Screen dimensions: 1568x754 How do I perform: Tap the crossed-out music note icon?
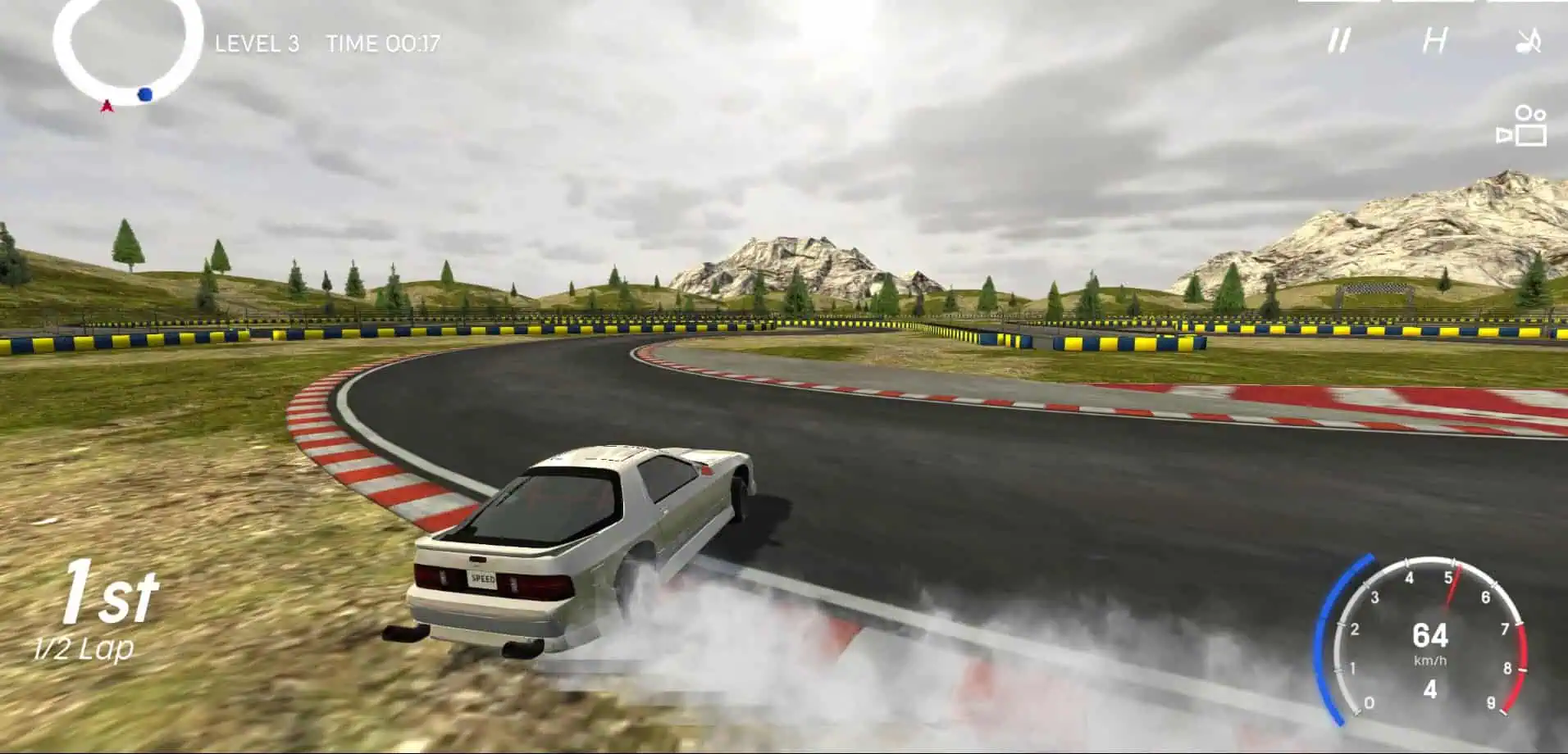[x=1529, y=39]
